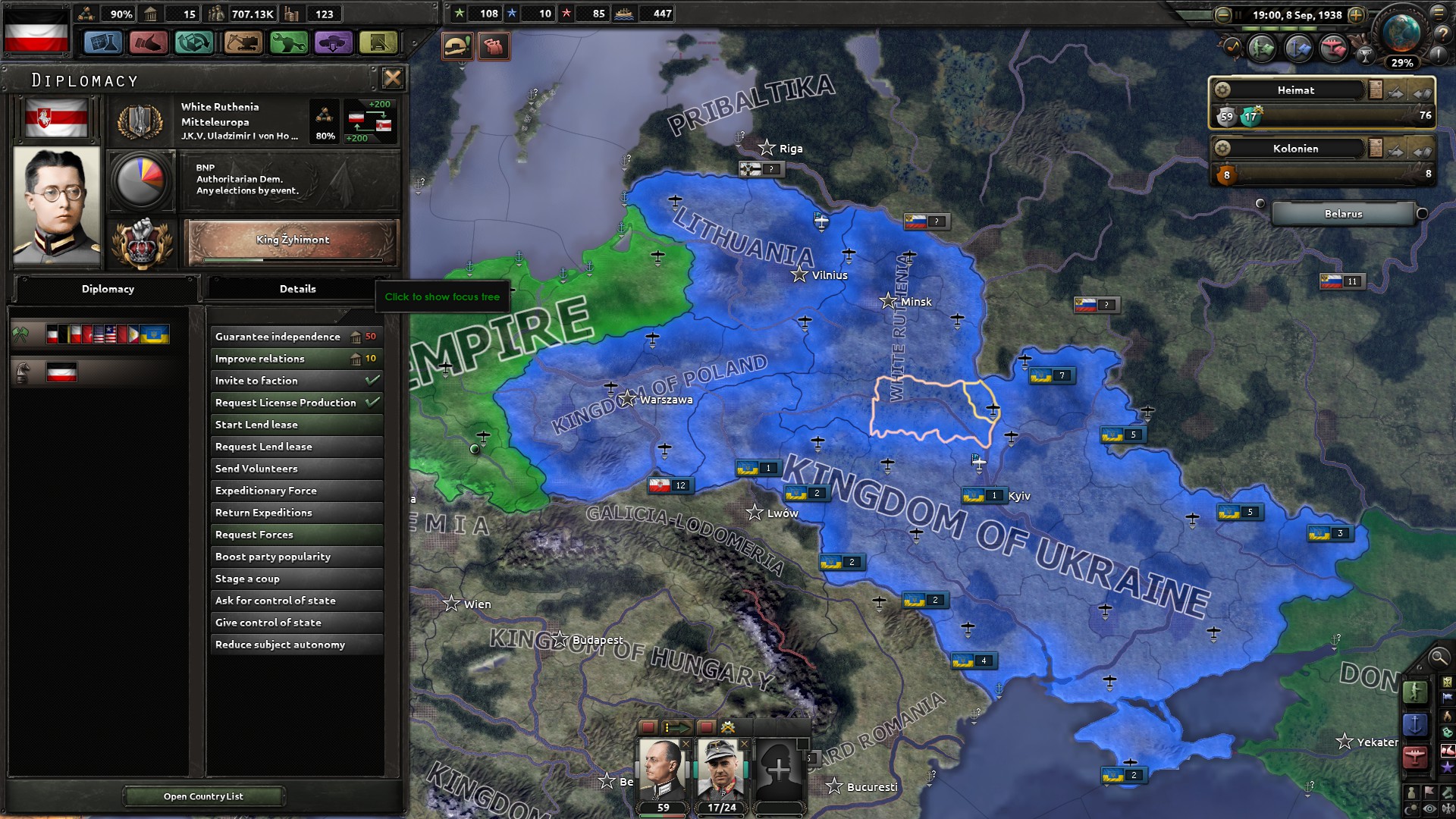Activate Heimat battle plan with sword arrow
The height and width of the screenshot is (819, 1456).
coord(1395,93)
